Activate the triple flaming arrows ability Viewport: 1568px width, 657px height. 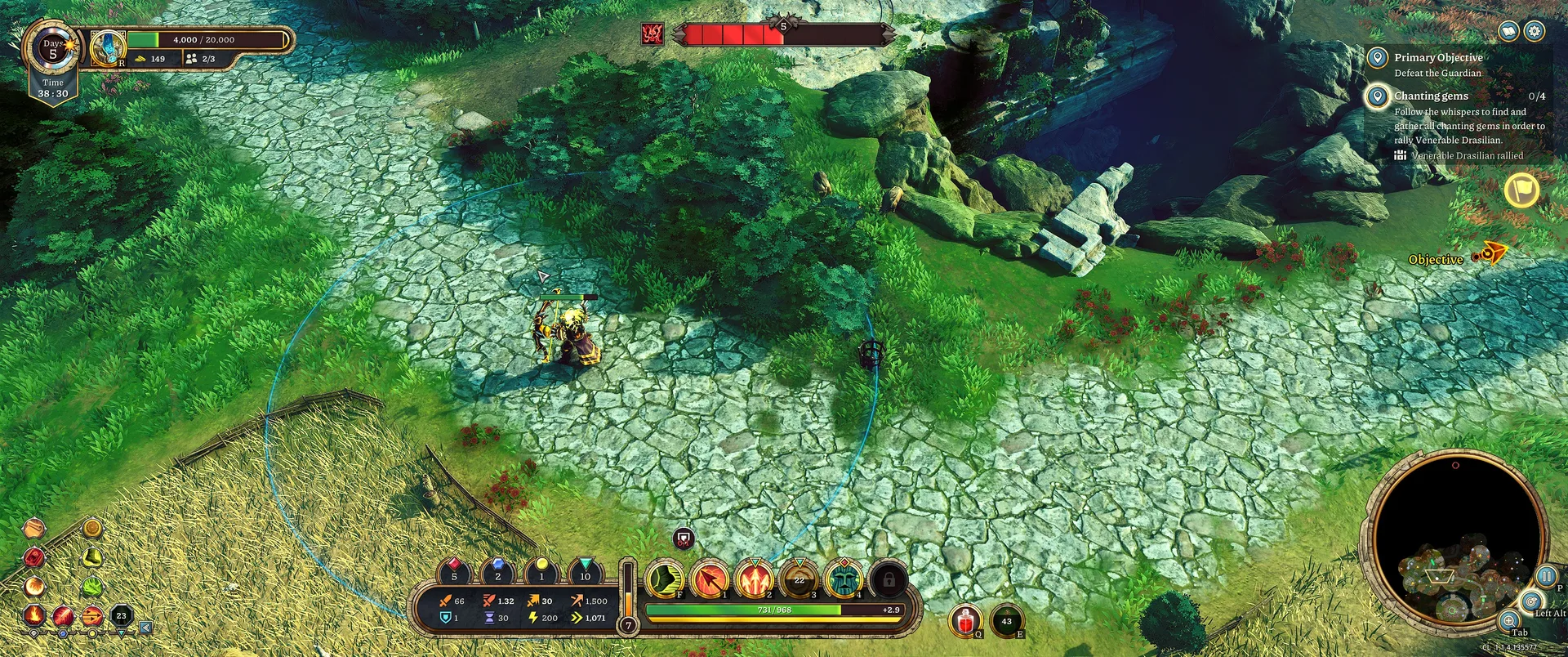[x=755, y=579]
